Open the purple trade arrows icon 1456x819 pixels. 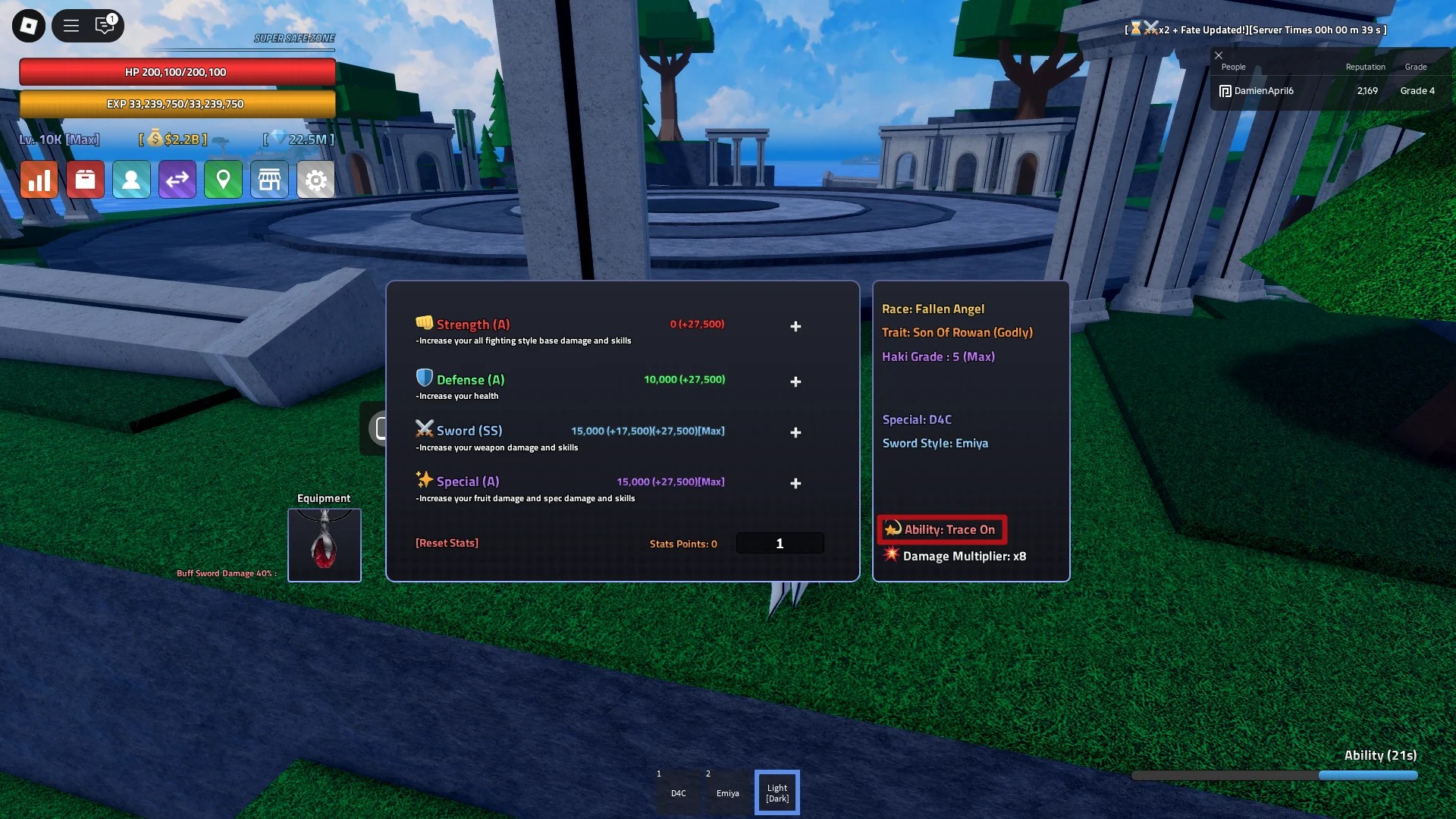point(177,180)
